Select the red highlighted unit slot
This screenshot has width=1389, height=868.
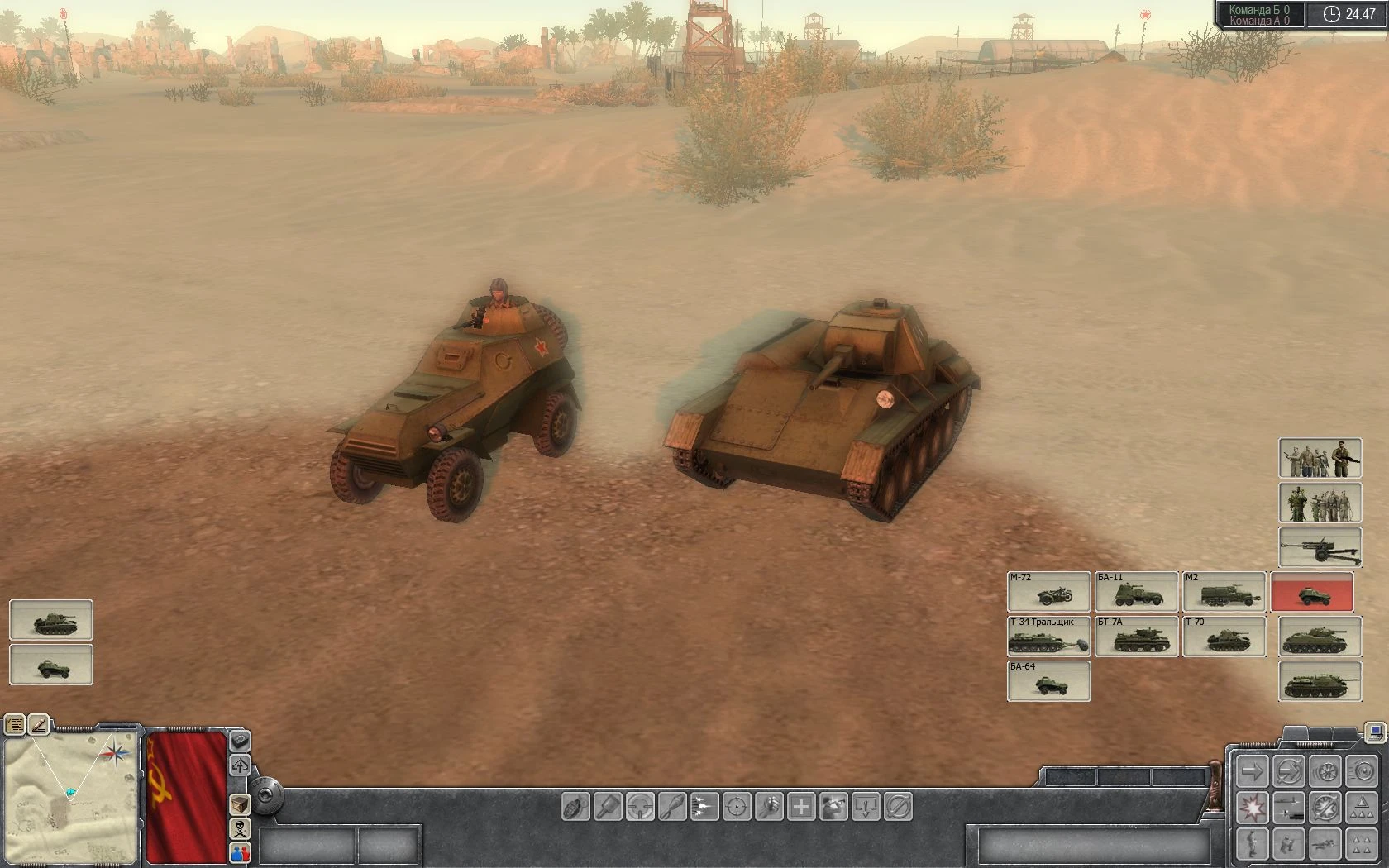point(1314,593)
